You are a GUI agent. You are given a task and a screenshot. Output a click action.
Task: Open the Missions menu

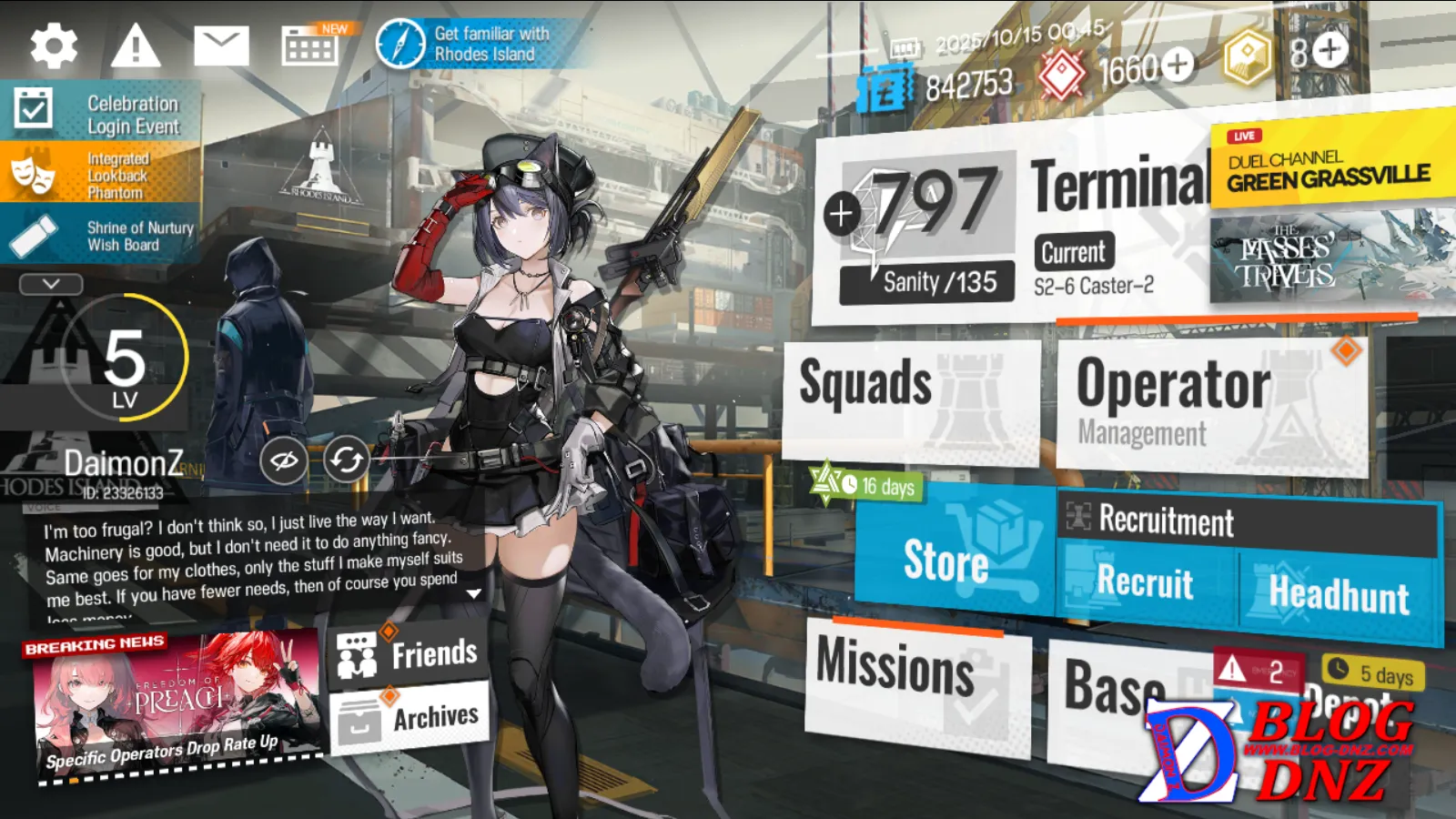tap(915, 678)
